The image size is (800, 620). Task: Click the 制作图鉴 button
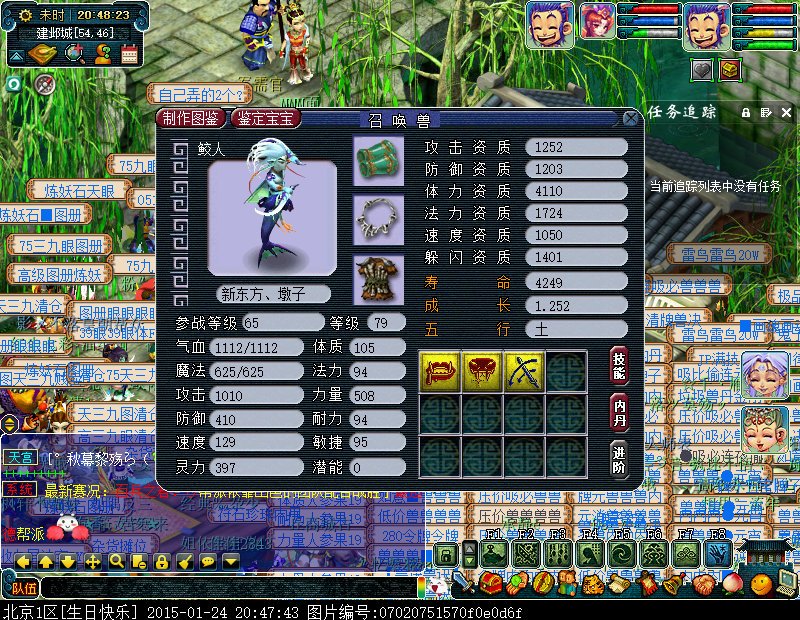(x=193, y=119)
